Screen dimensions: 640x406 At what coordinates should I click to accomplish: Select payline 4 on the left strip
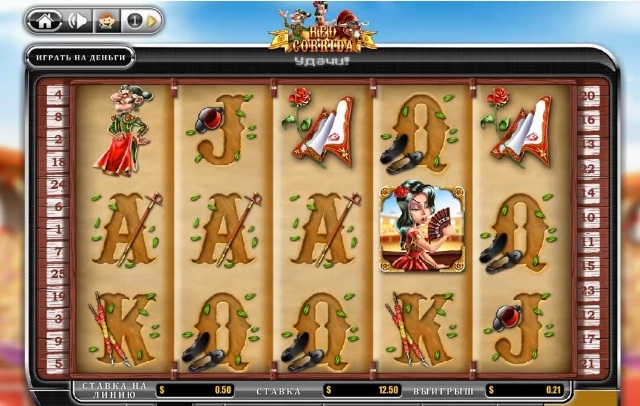pyautogui.click(x=56, y=97)
